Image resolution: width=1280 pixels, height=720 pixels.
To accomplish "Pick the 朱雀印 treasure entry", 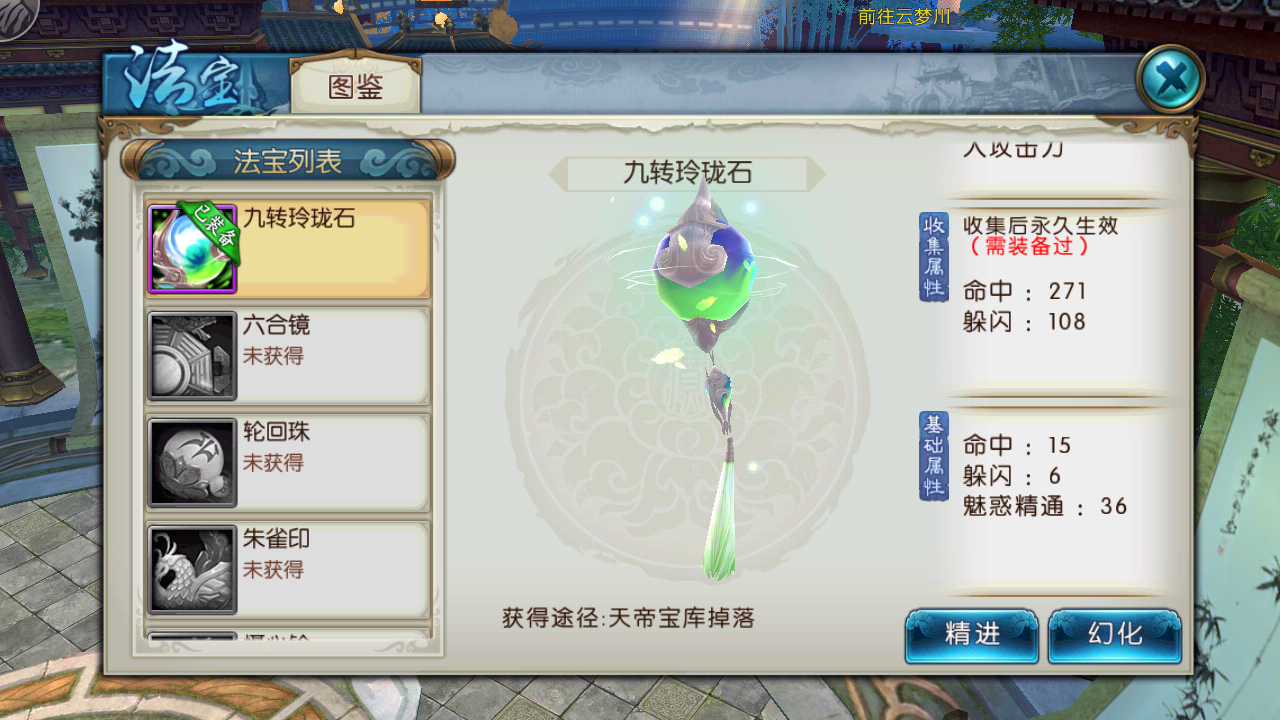I will pyautogui.click(x=288, y=568).
